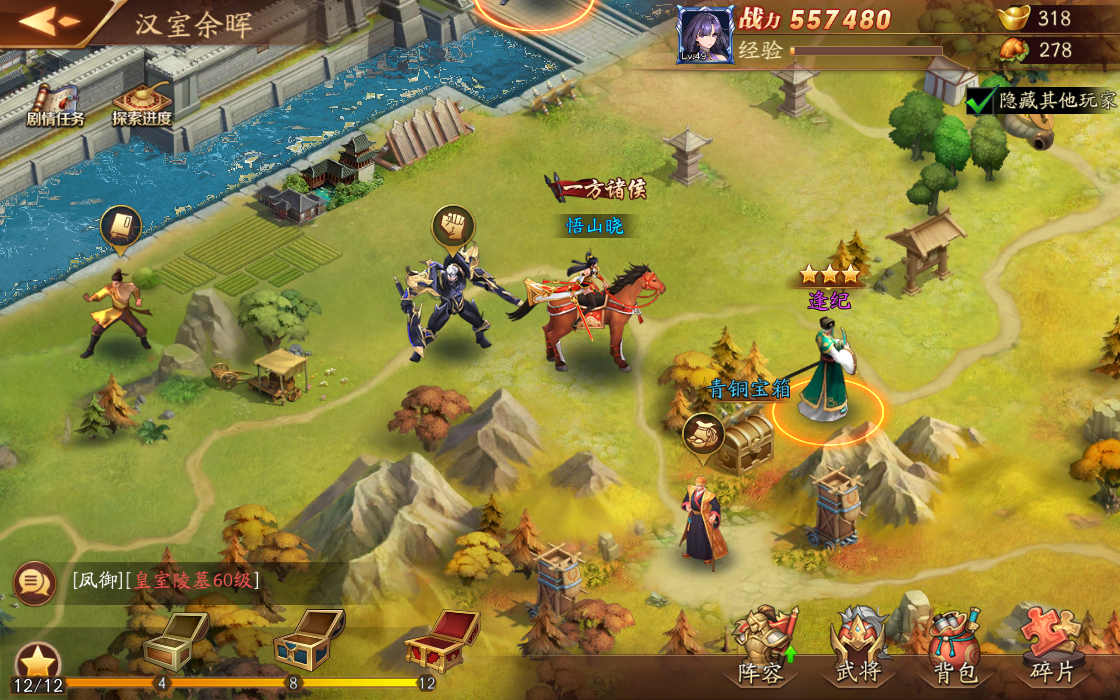Open the 武将 generals menu
The width and height of the screenshot is (1120, 700).
(x=858, y=645)
